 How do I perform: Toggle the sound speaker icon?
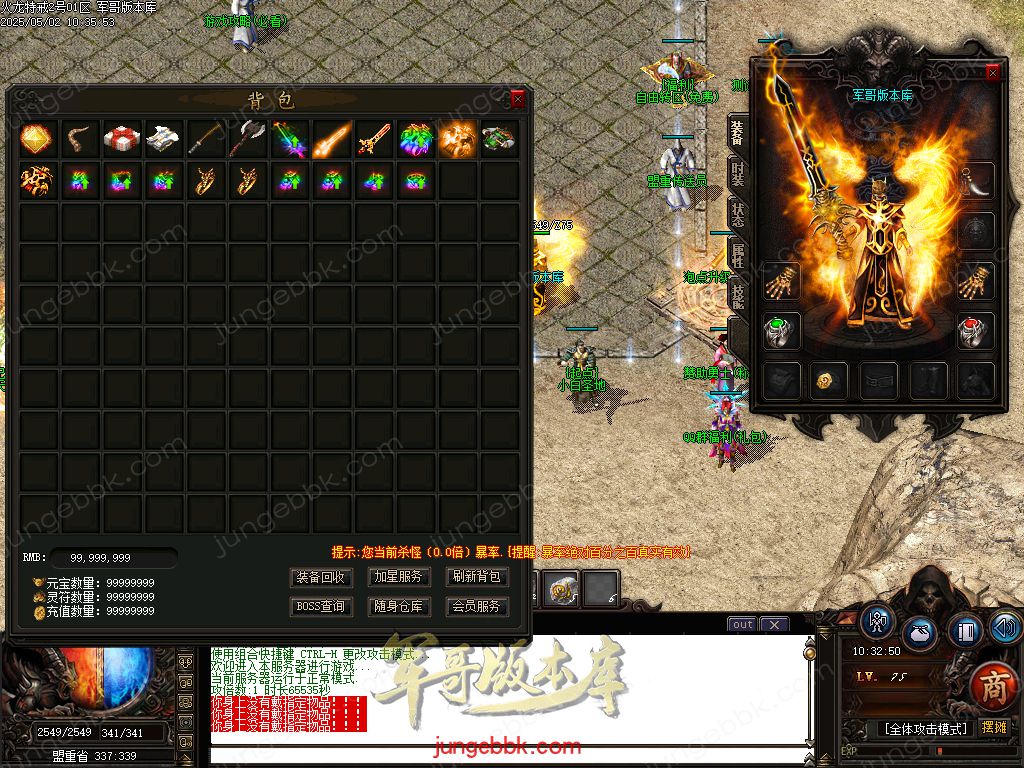point(1005,628)
